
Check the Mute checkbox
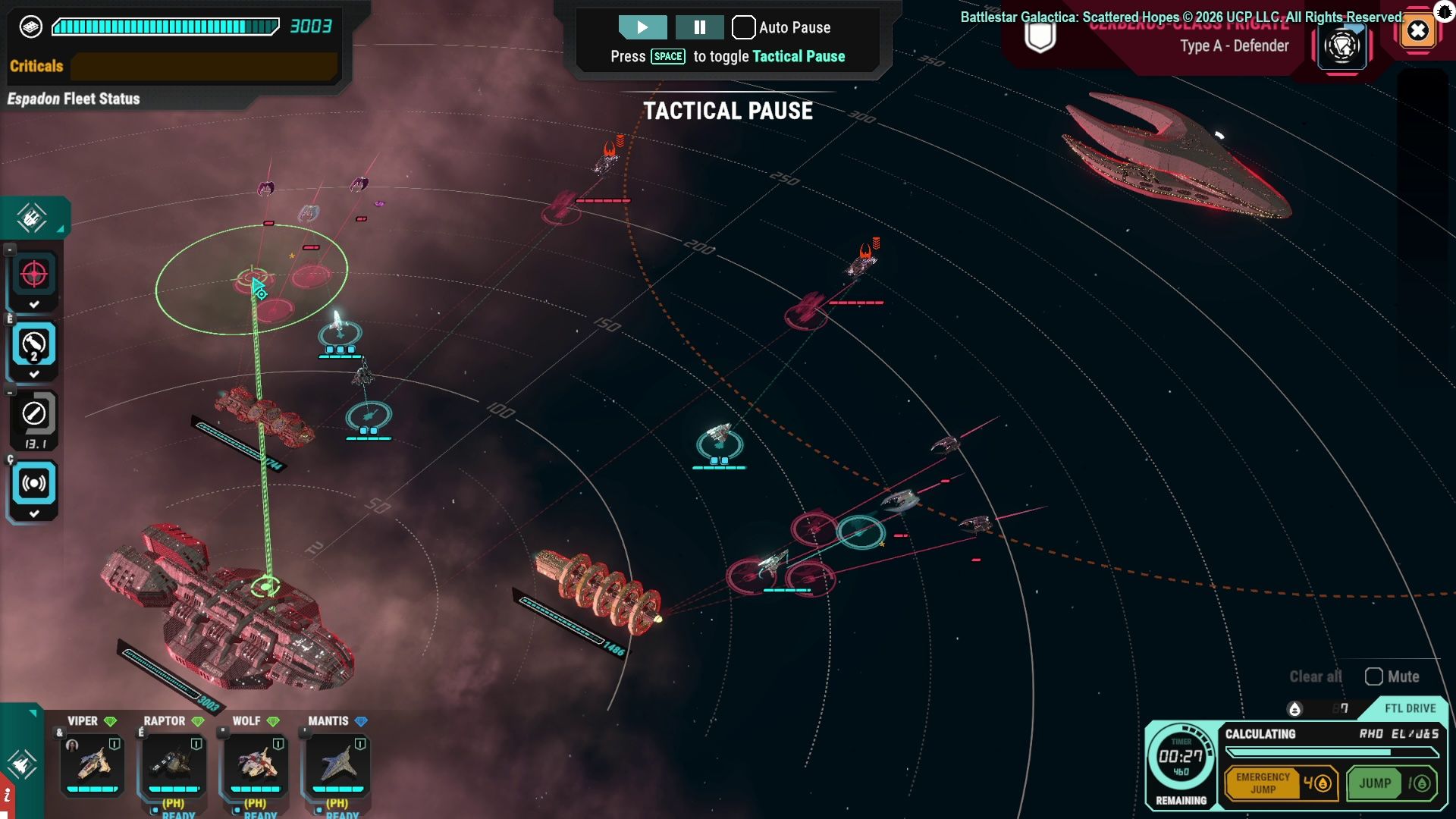1374,676
